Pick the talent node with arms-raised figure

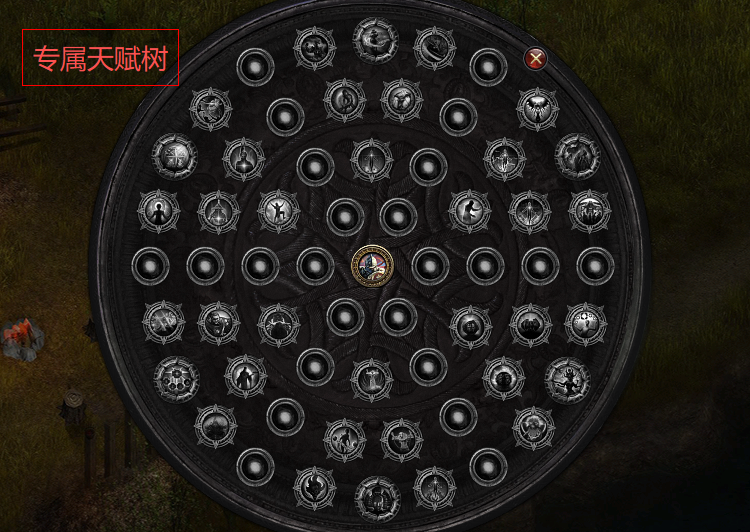pos(279,210)
